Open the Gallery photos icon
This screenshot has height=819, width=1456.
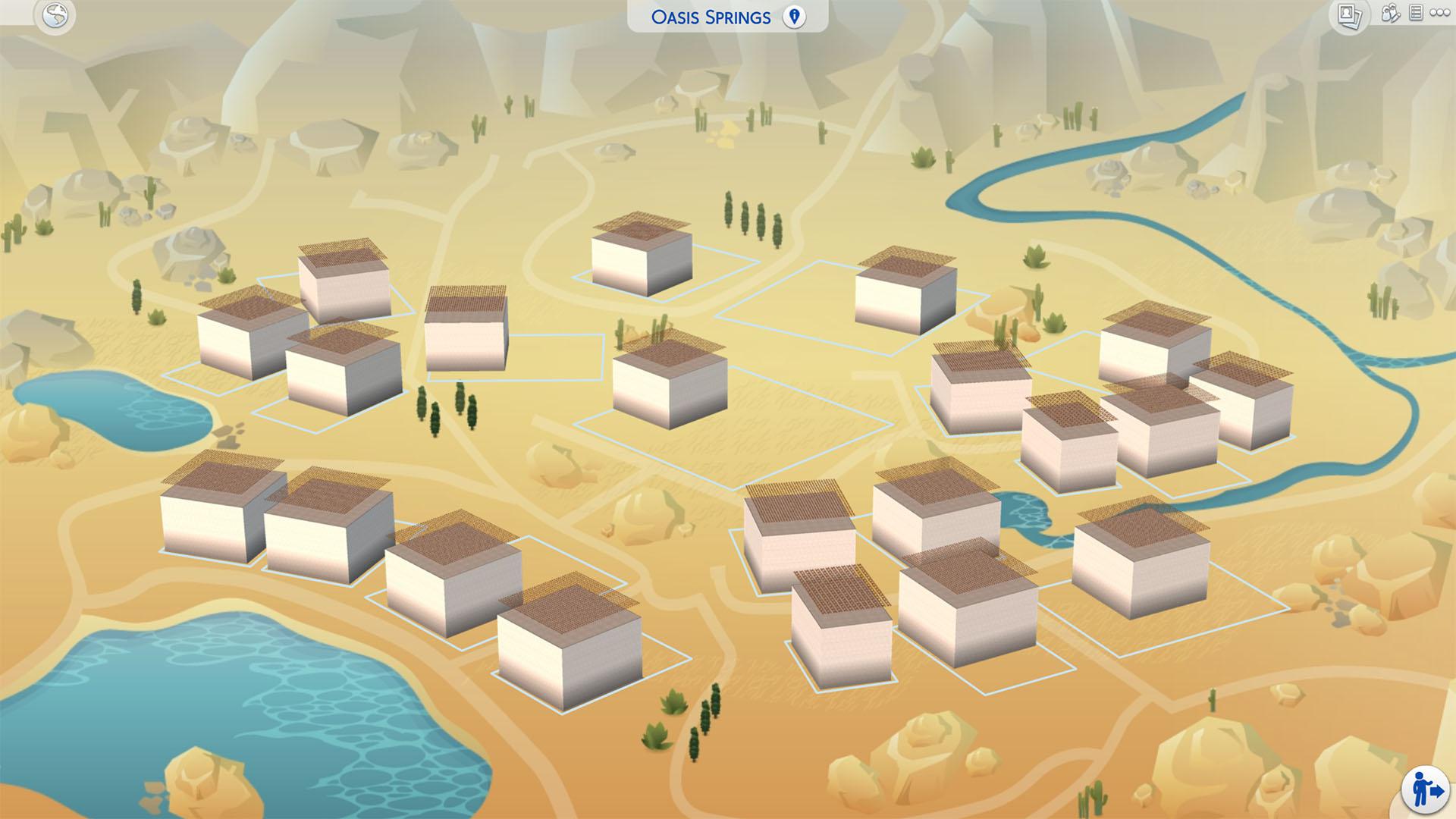click(x=1349, y=16)
